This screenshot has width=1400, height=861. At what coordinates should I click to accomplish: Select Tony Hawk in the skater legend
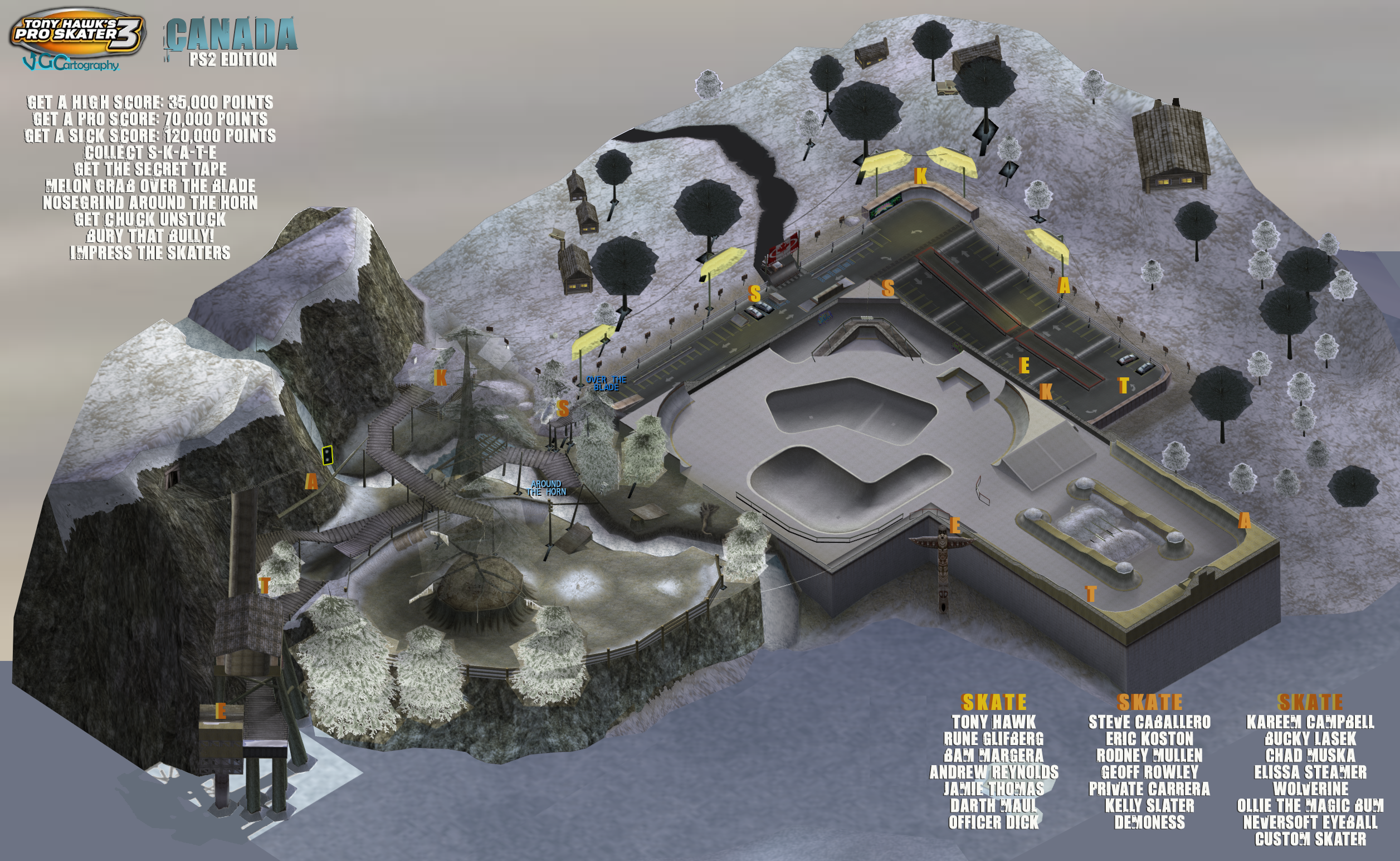pyautogui.click(x=994, y=722)
